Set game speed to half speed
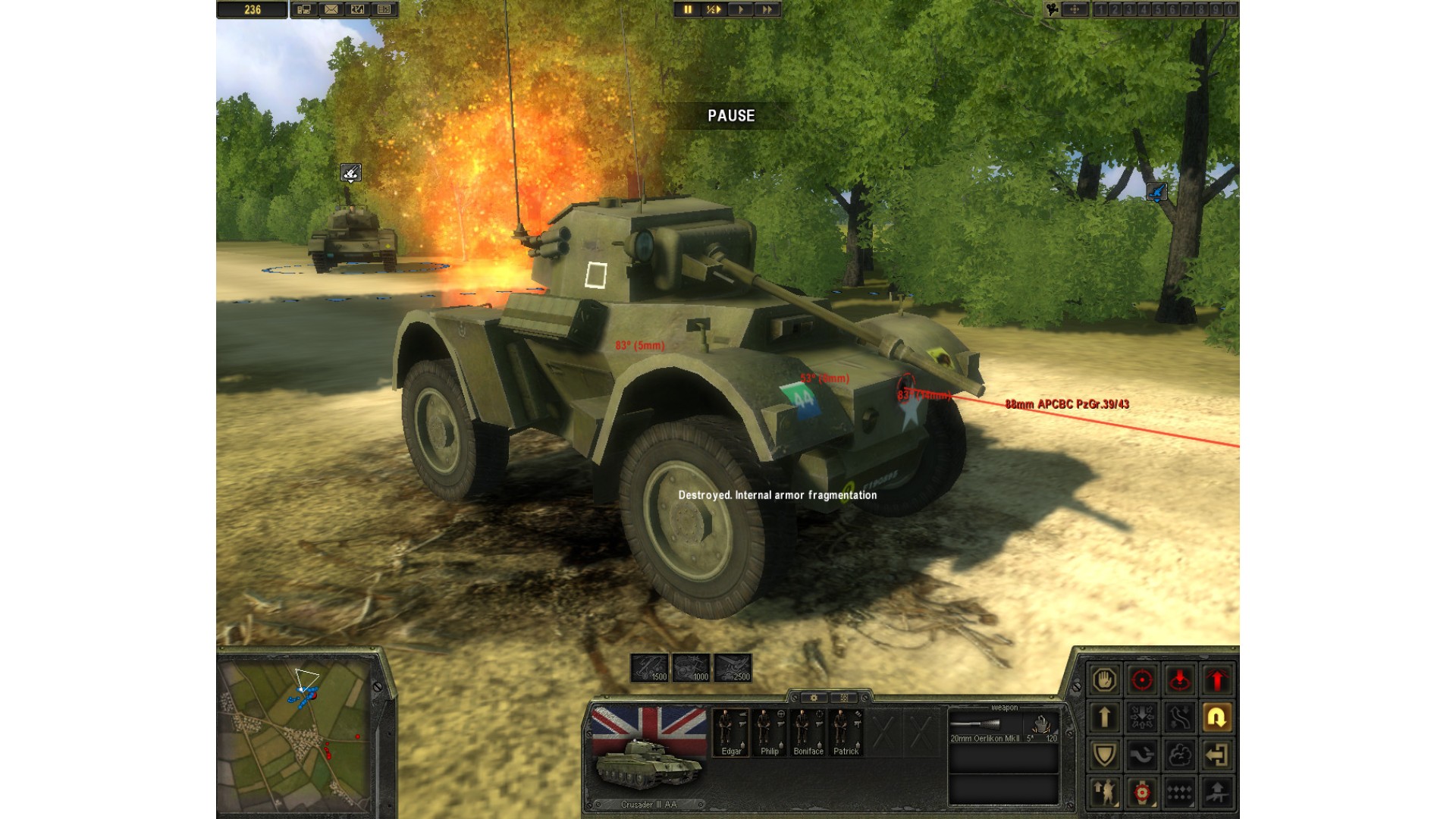 coord(714,10)
